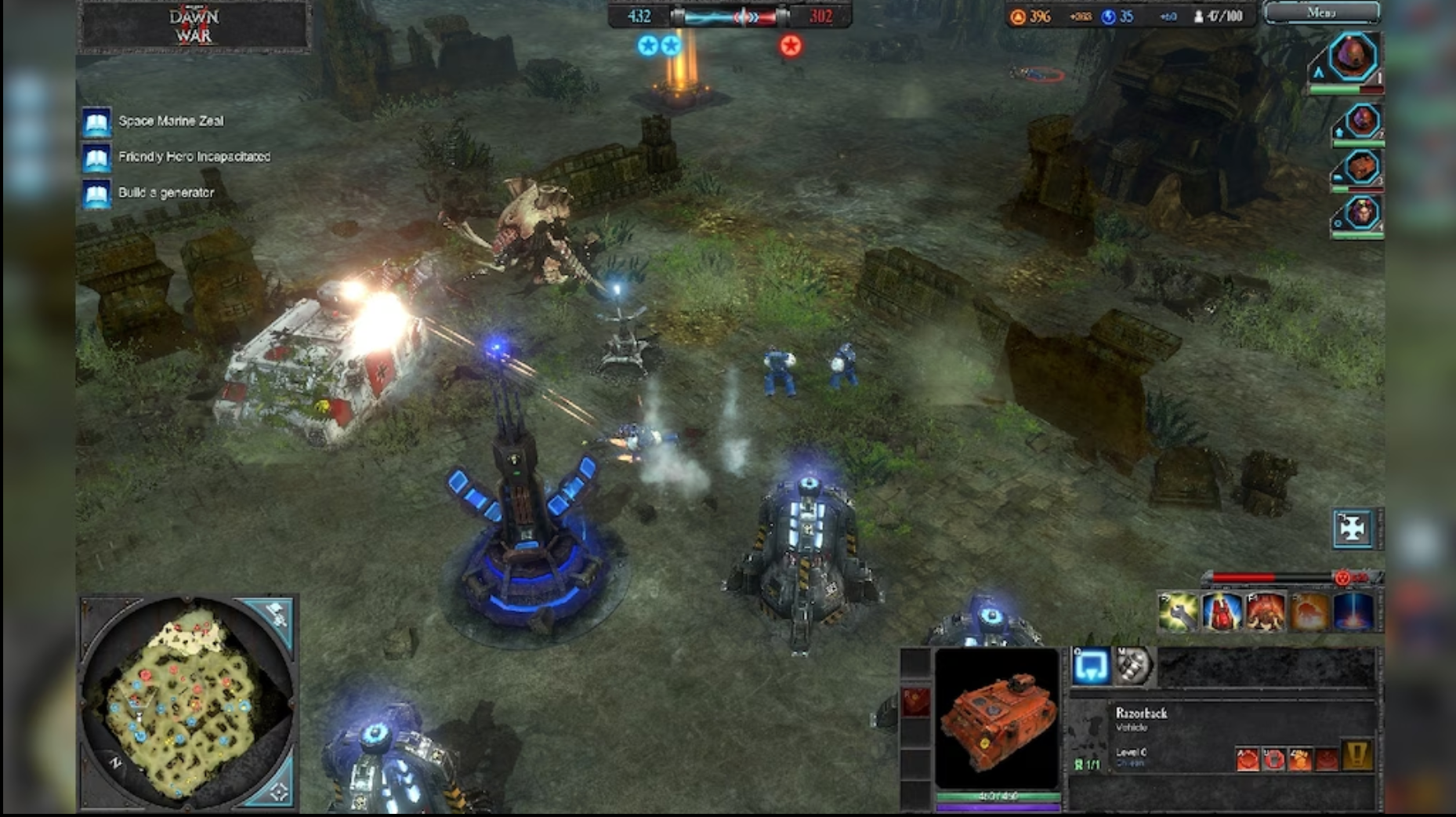Select the Razorback exclamation warning icon
Viewport: 1456px width, 817px height.
click(1356, 755)
